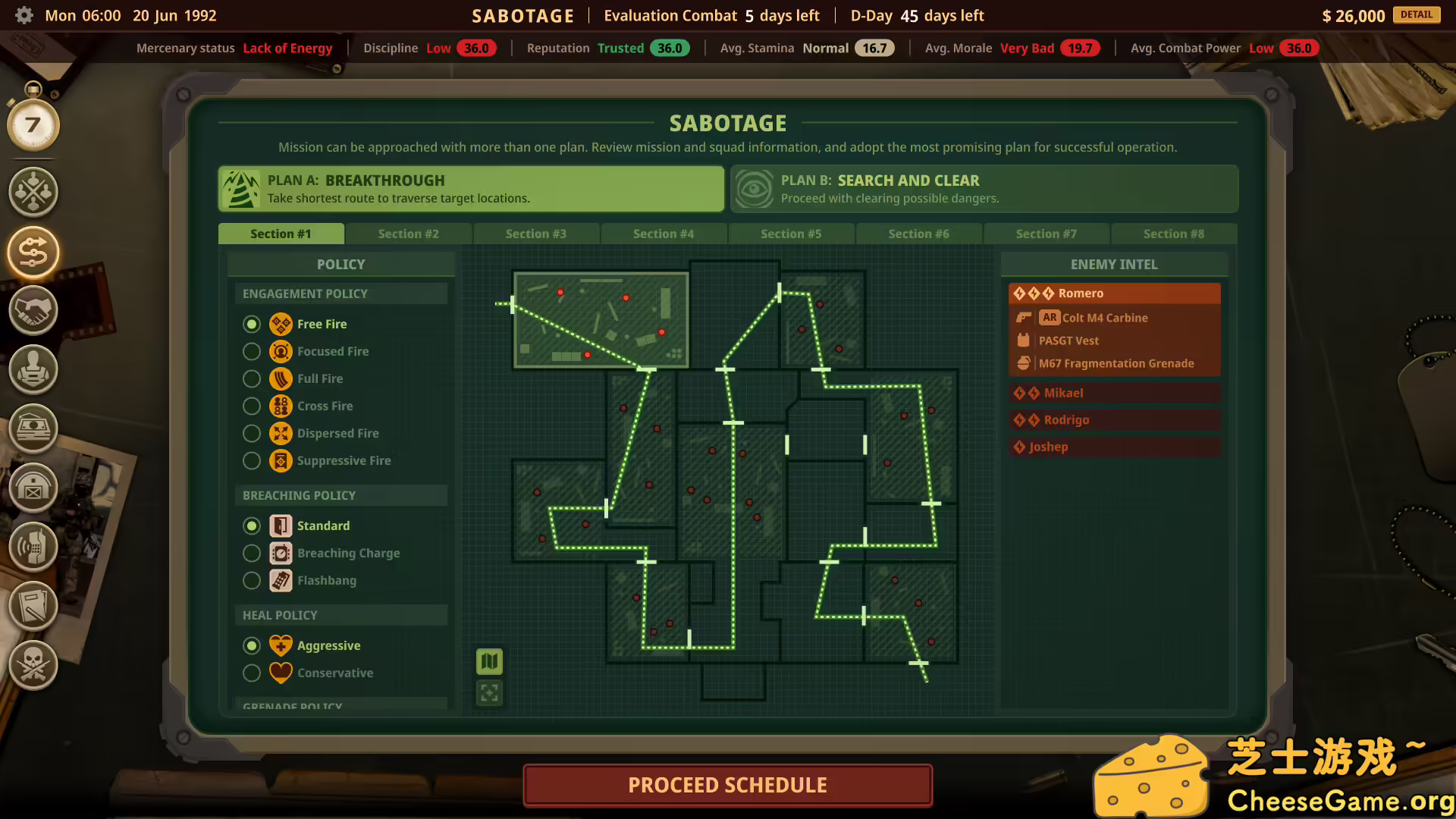Open the handshake contracts panel

(33, 311)
